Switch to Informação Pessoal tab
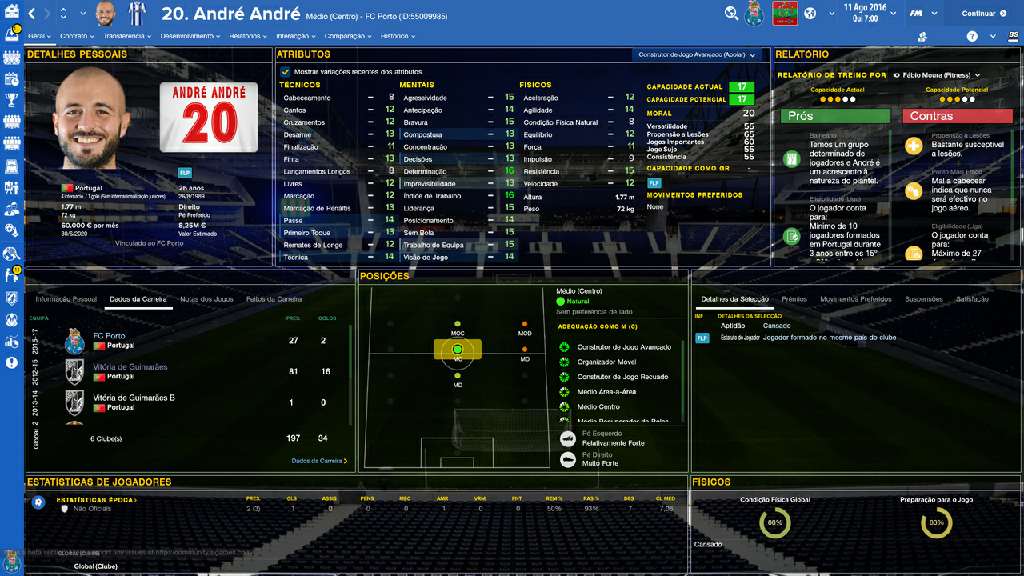Image resolution: width=1024 pixels, height=576 pixels. (x=66, y=299)
